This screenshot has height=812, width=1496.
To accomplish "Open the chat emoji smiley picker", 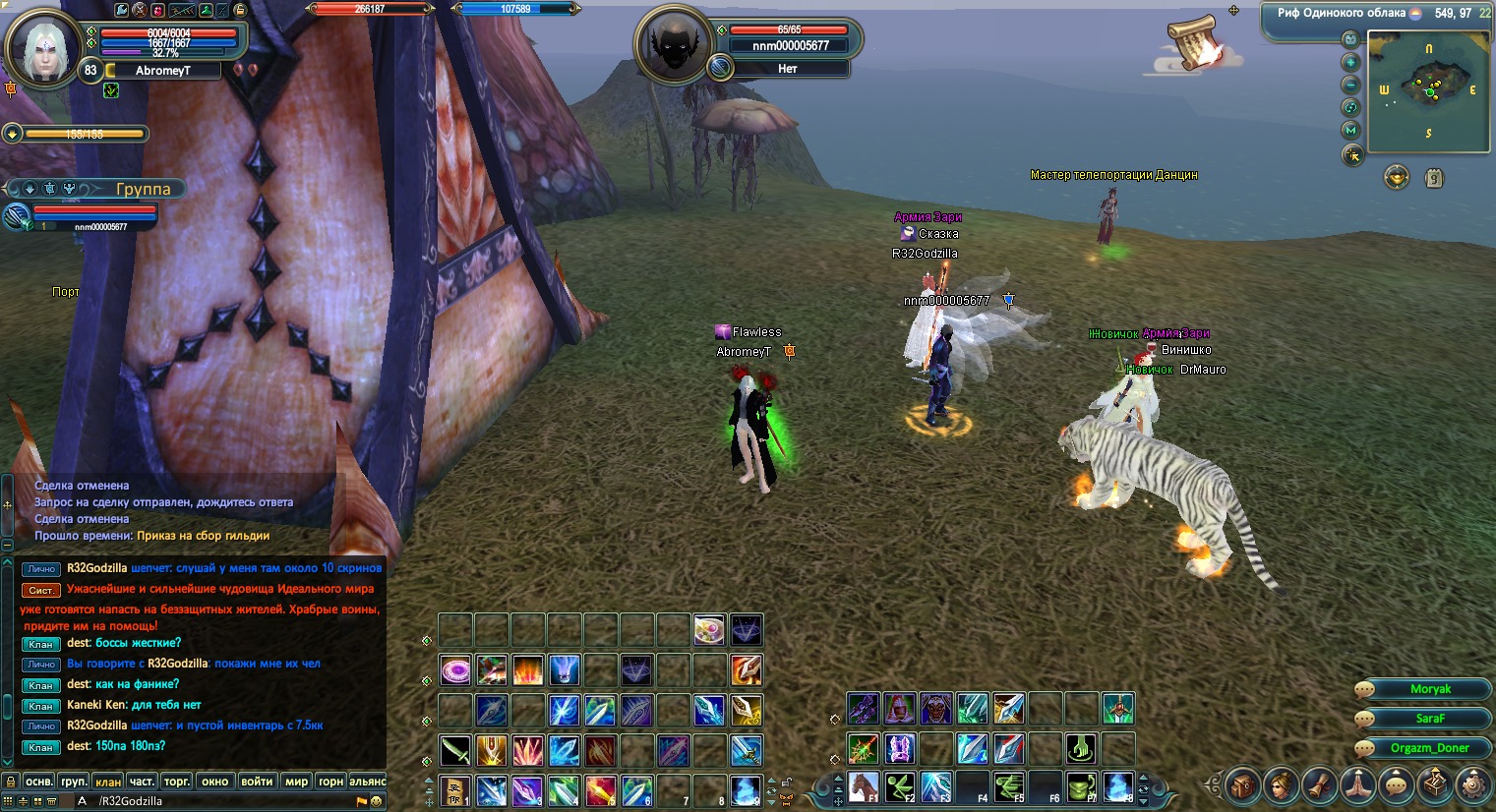I will coord(376,801).
